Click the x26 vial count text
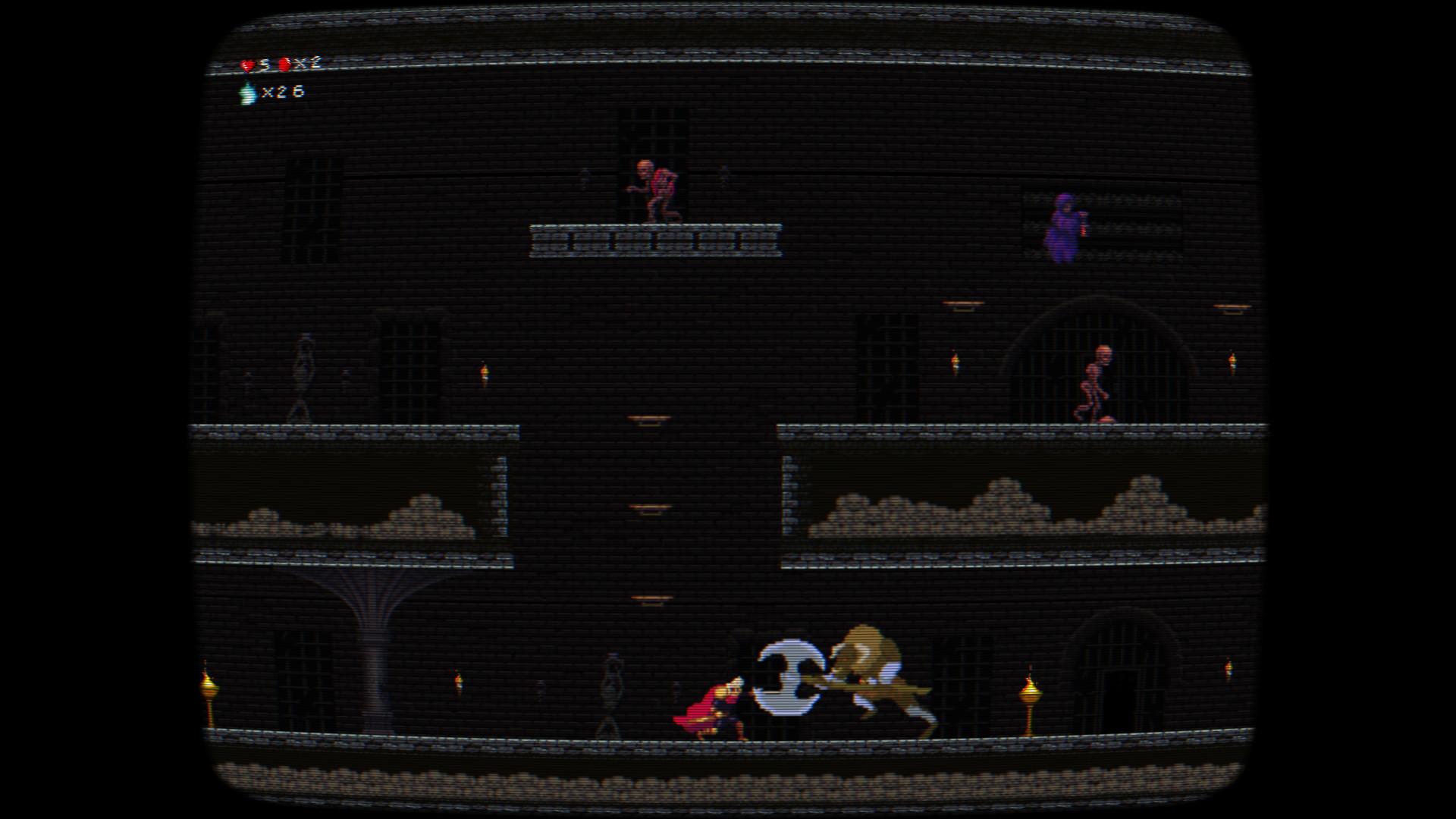The height and width of the screenshot is (819, 1456). pyautogui.click(x=282, y=94)
